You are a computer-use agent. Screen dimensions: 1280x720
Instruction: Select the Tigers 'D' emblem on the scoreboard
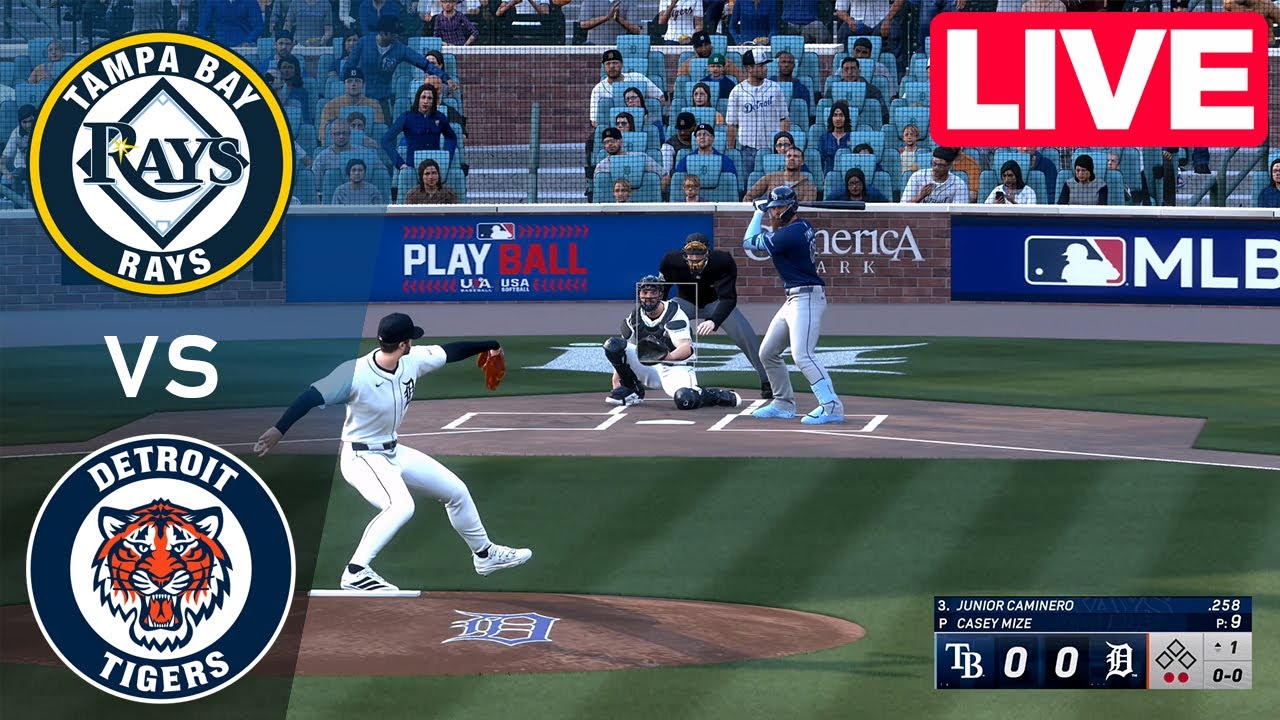(x=1118, y=658)
